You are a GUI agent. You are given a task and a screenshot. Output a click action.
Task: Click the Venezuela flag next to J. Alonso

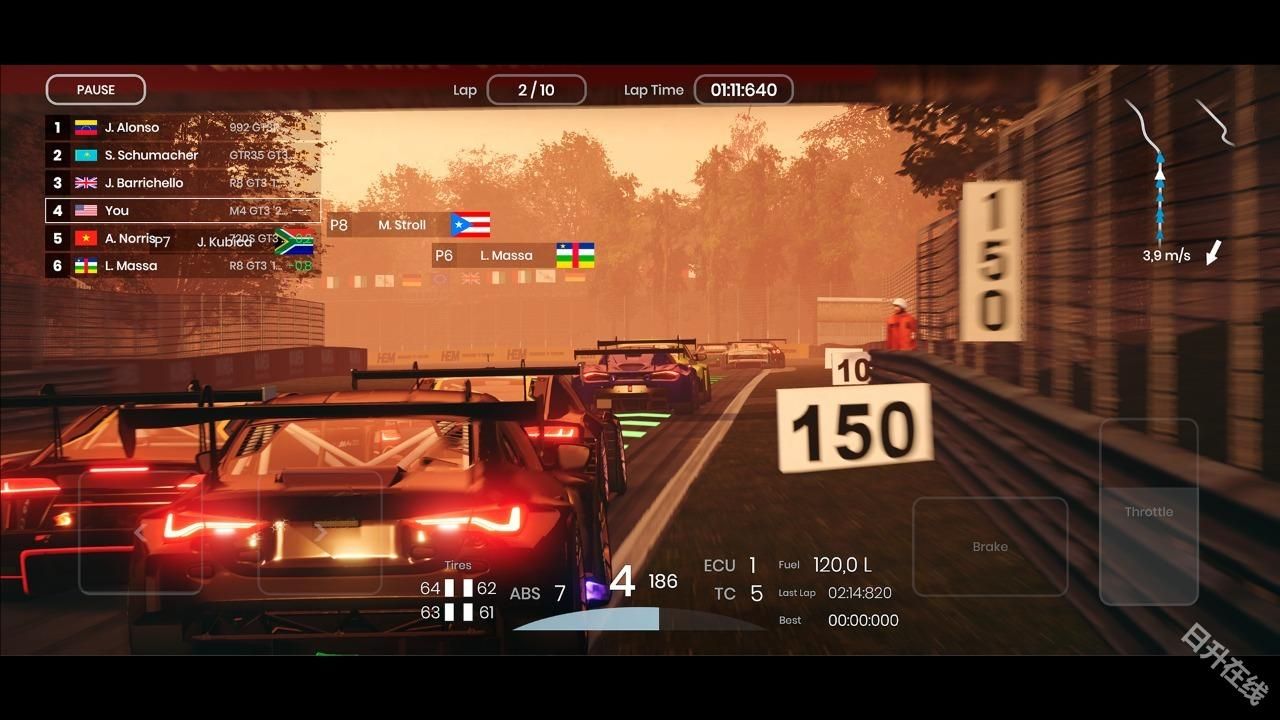84,127
